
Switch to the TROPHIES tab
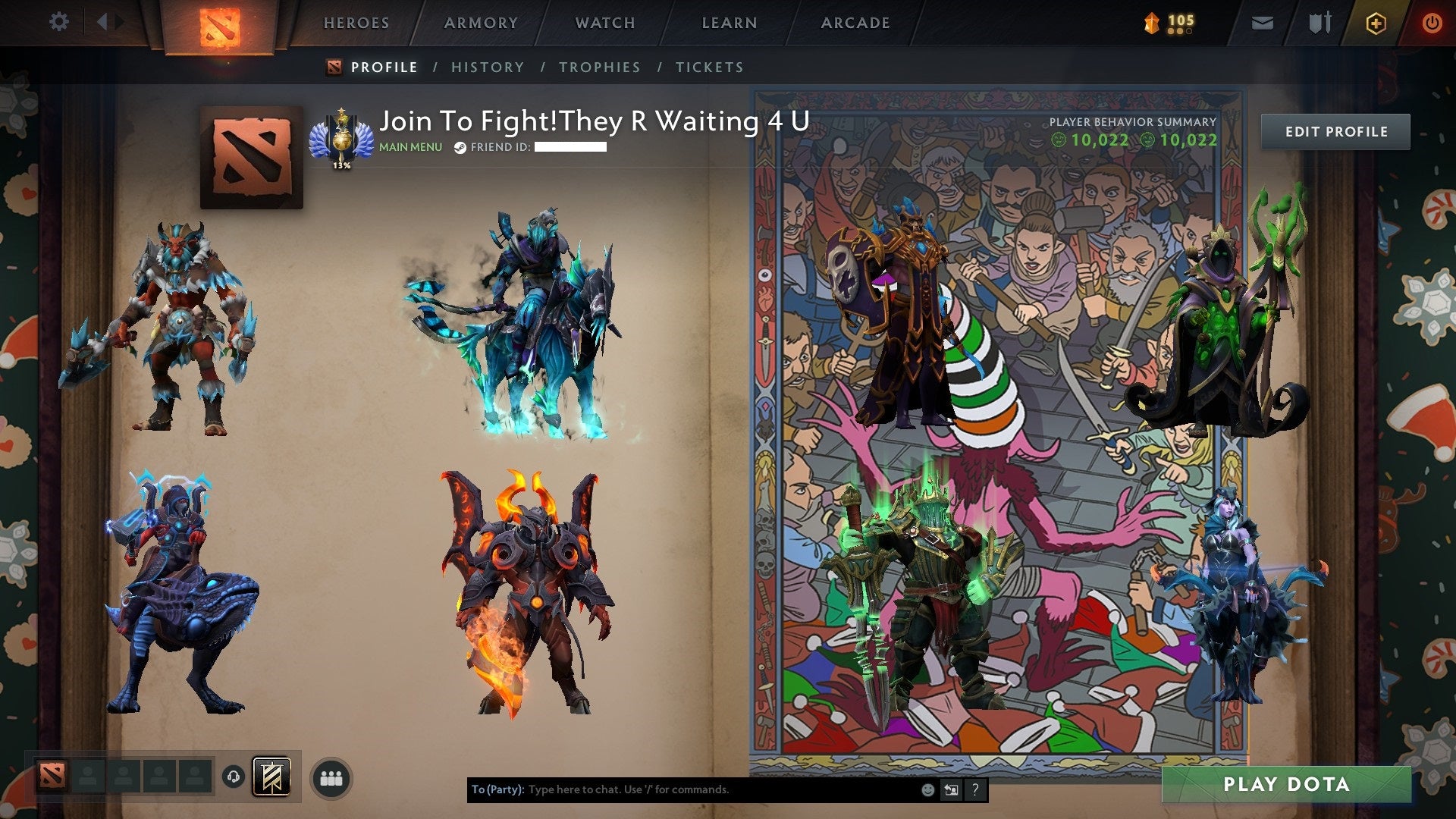[599, 67]
